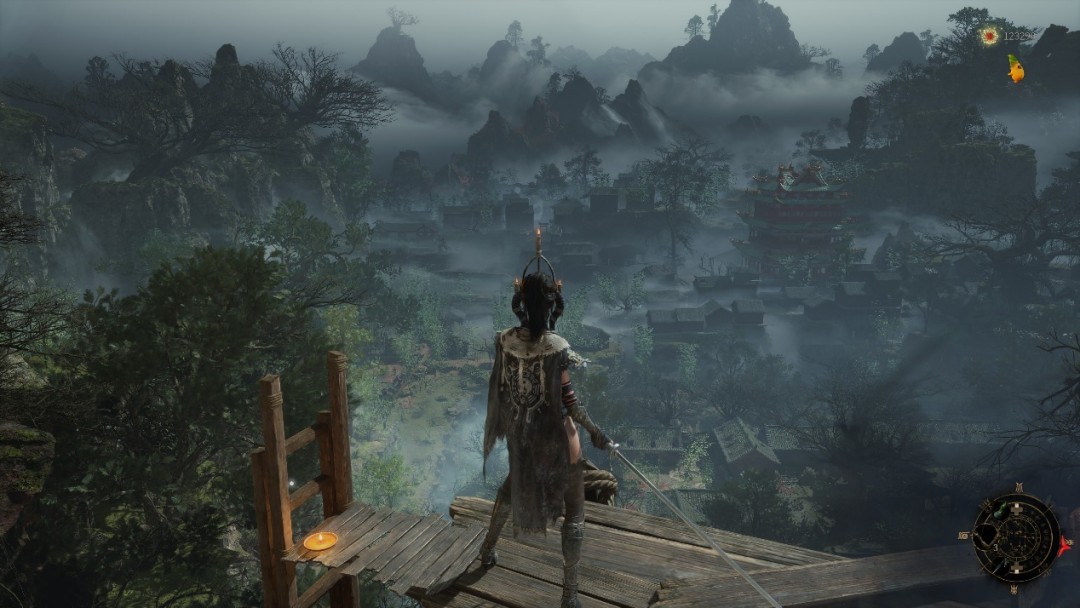
Task: Click the circular compass dial
Action: [x=1015, y=538]
